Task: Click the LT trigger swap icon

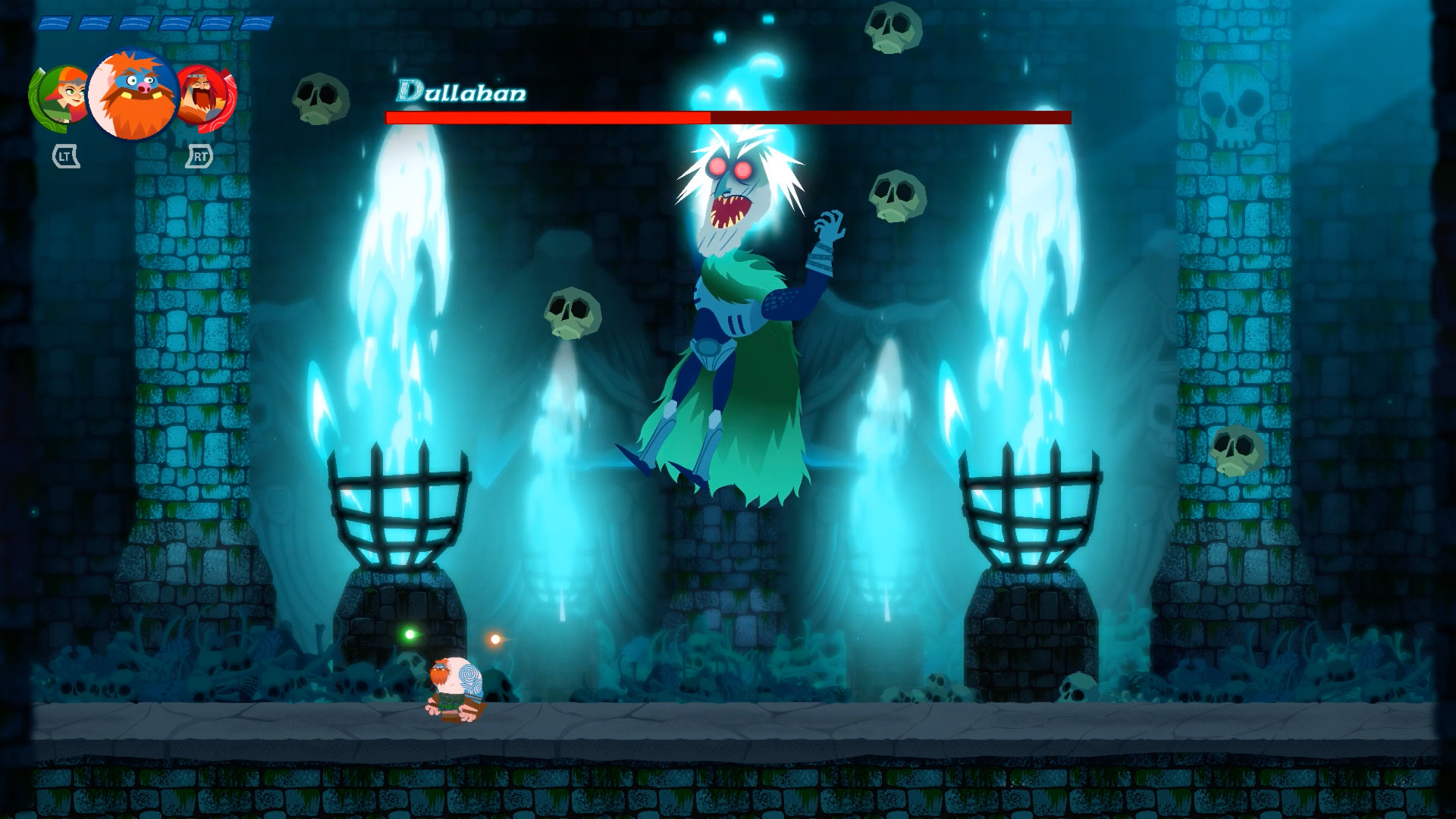Action: point(64,156)
